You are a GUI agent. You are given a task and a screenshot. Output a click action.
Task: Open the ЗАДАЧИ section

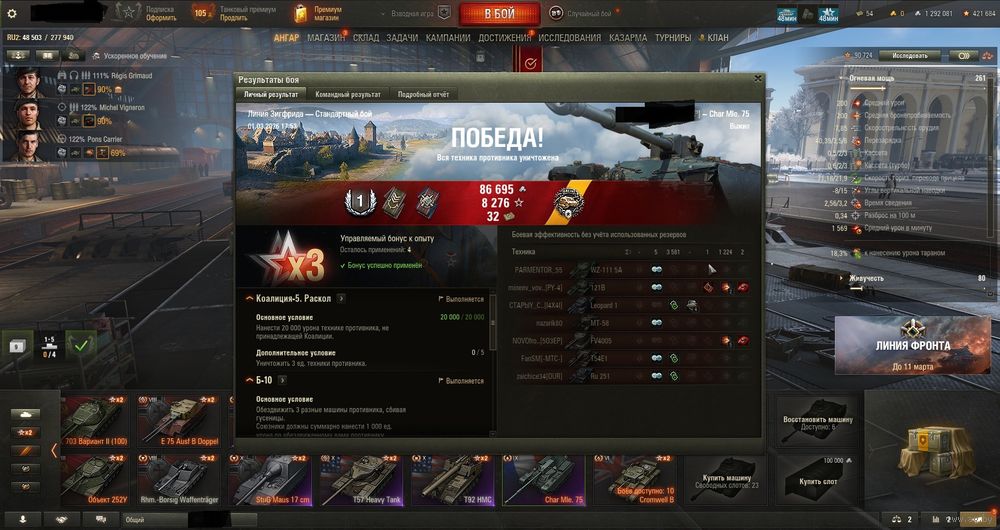click(402, 38)
